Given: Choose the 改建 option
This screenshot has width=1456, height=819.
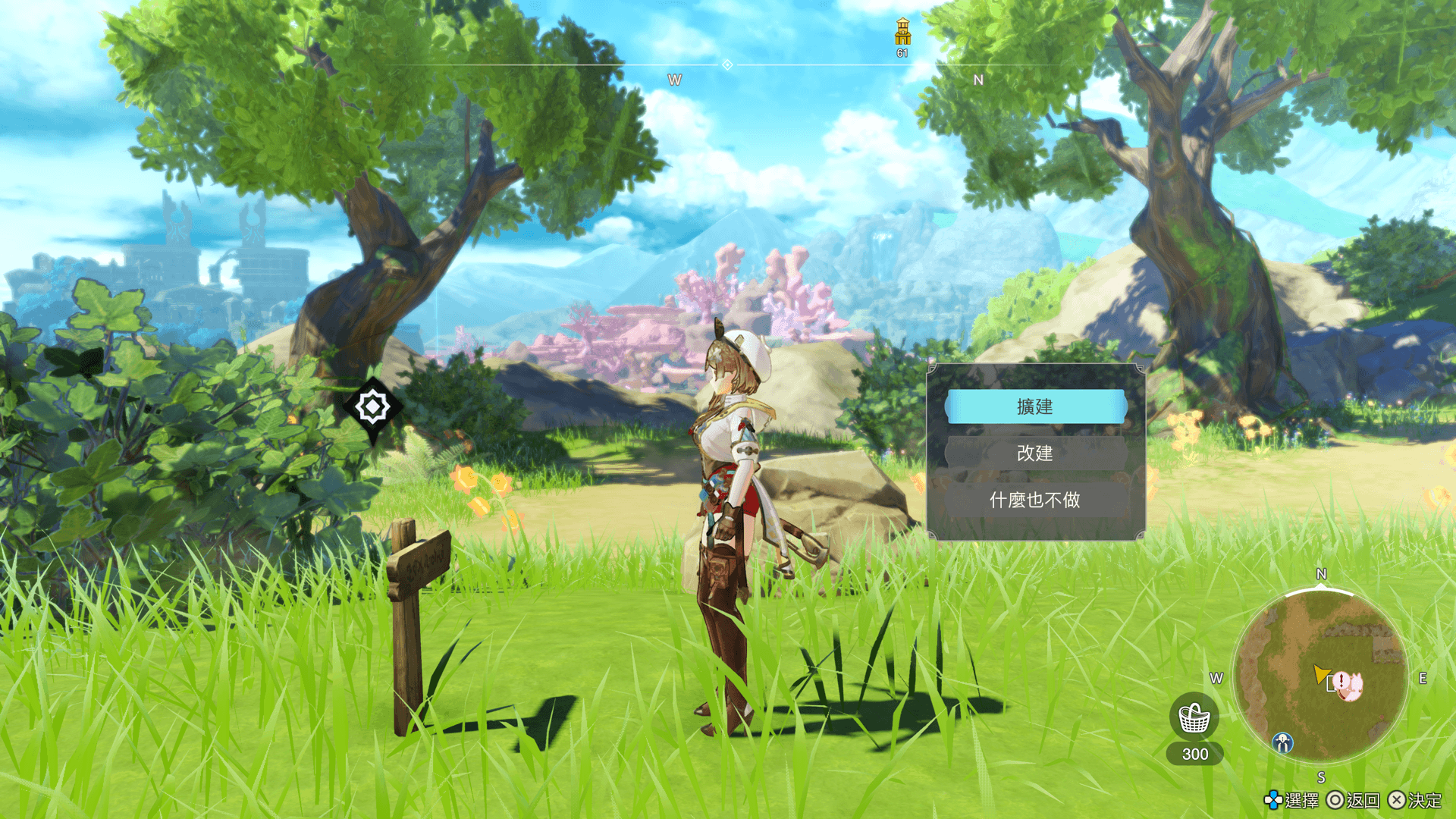Looking at the screenshot, I should click(x=1035, y=453).
